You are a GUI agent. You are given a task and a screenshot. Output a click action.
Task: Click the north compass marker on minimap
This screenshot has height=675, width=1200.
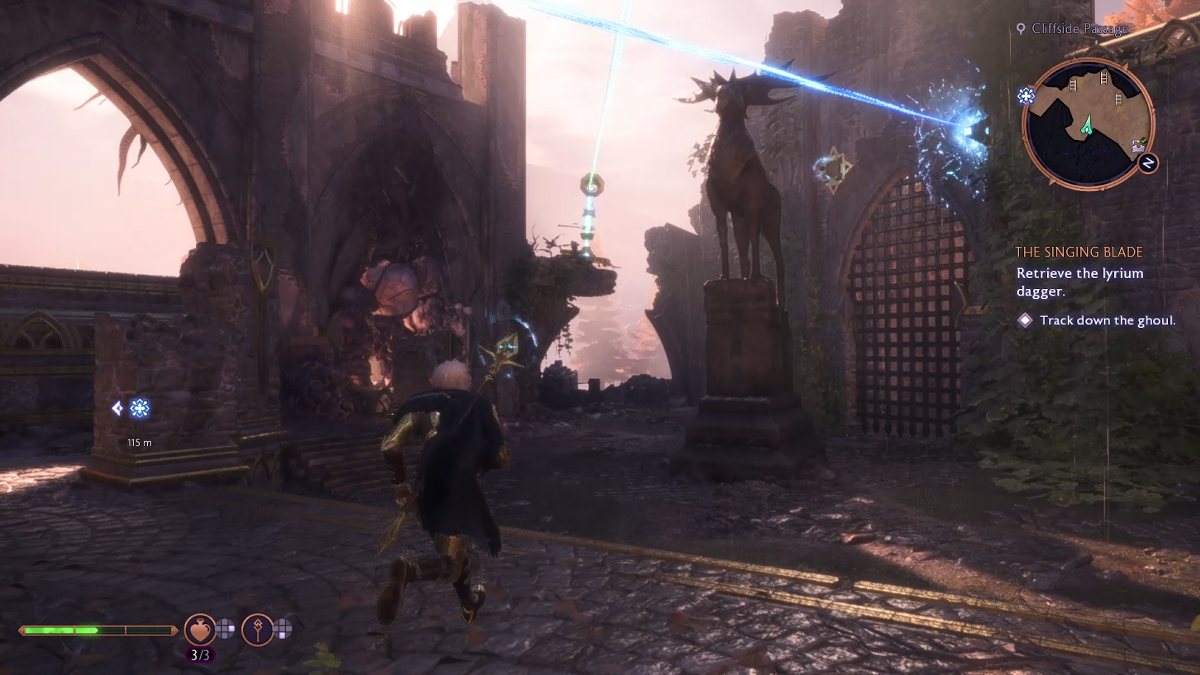[x=1147, y=162]
